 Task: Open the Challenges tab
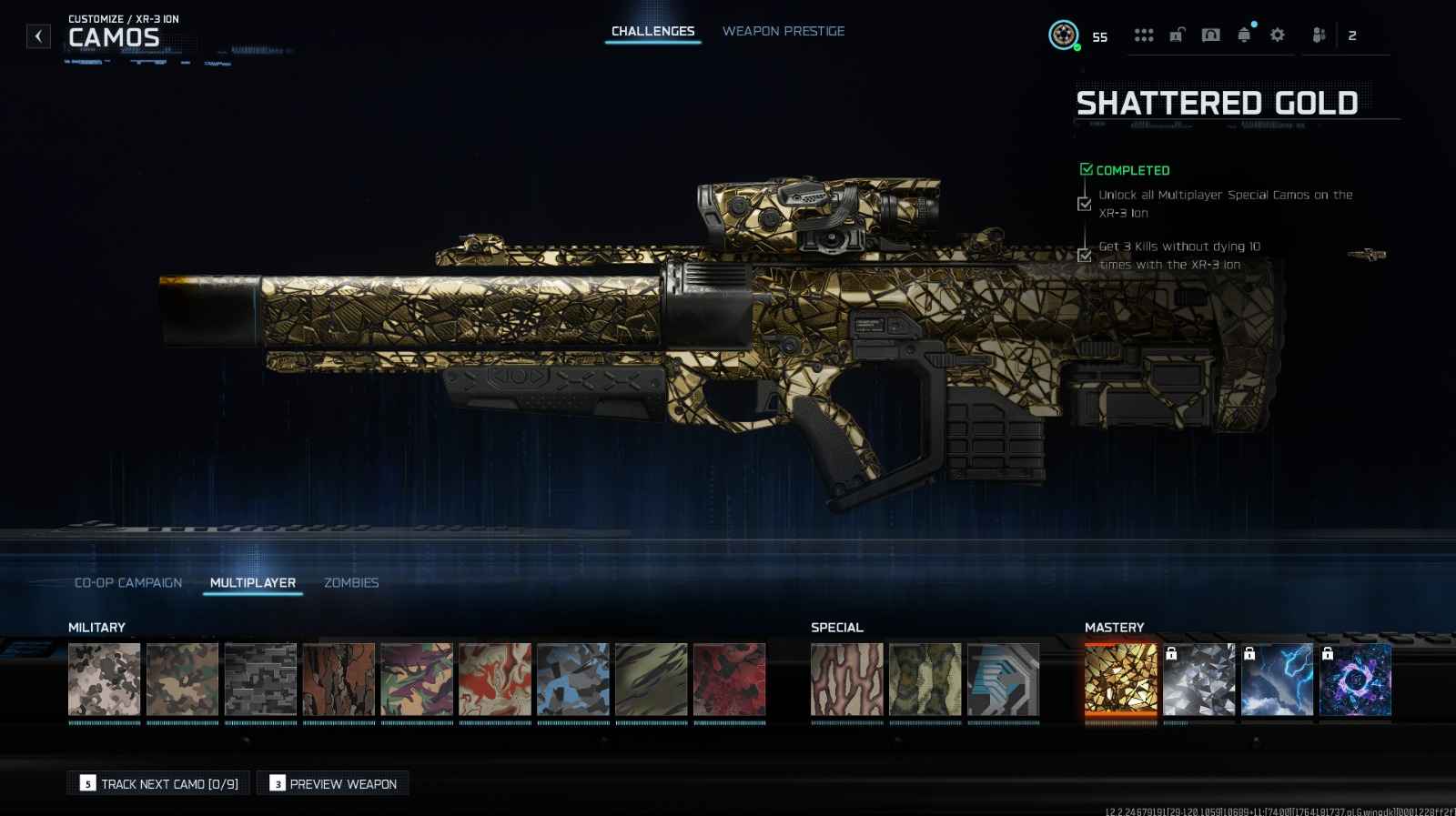652,31
